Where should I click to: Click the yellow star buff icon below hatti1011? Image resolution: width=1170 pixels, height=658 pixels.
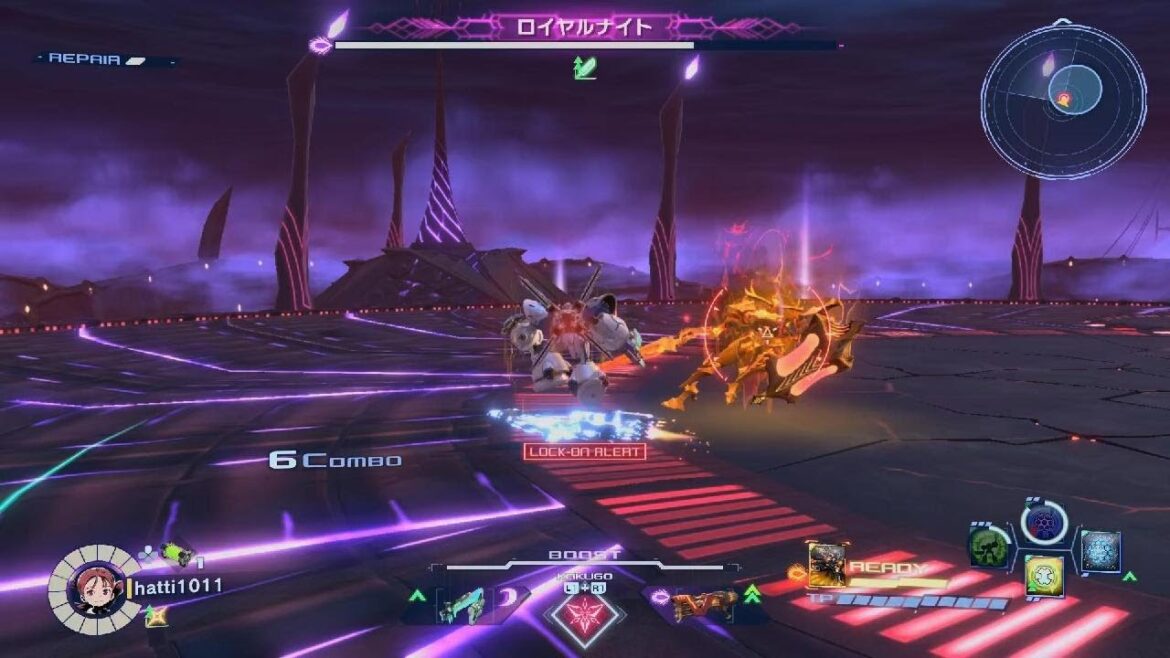[x=155, y=617]
